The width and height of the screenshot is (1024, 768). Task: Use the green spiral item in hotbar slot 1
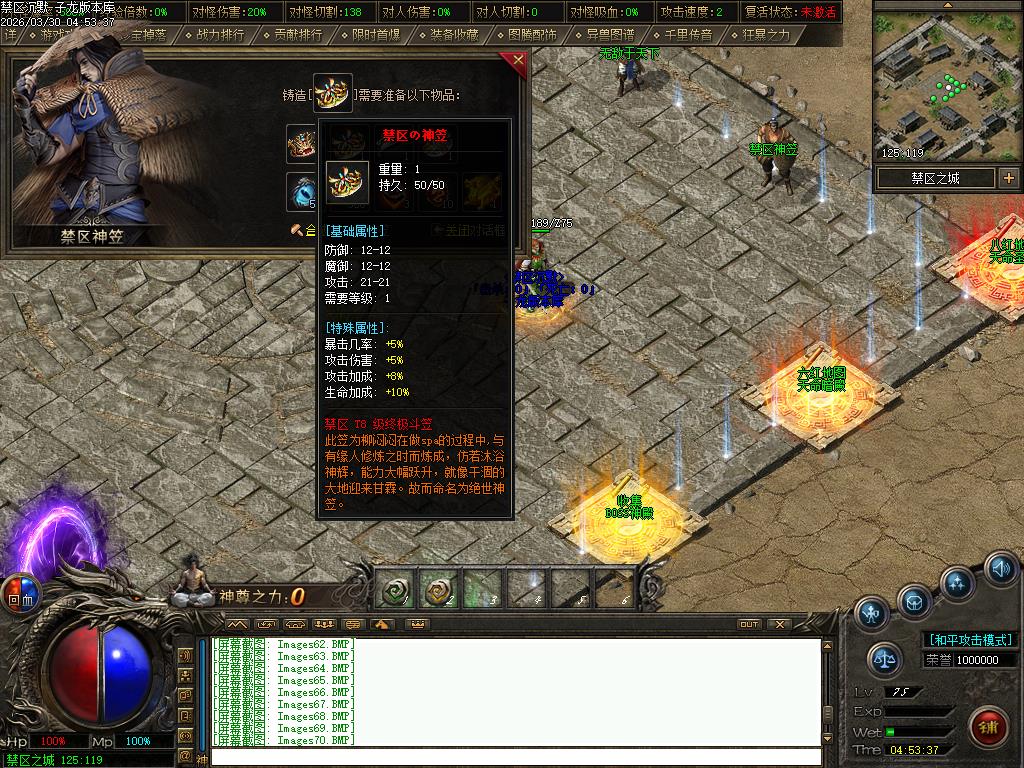pos(394,592)
